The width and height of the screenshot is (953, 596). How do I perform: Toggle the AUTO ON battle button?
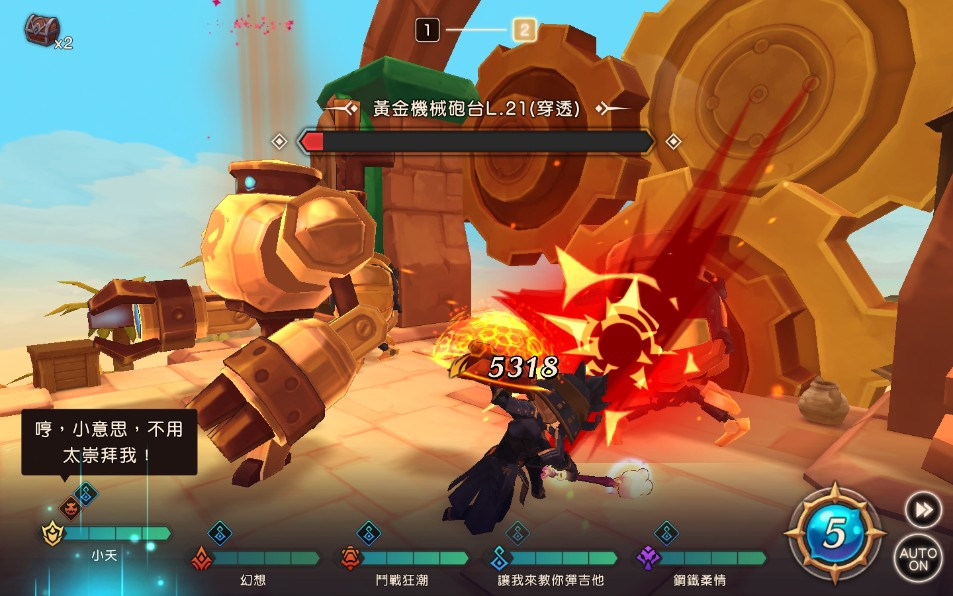[x=917, y=559]
